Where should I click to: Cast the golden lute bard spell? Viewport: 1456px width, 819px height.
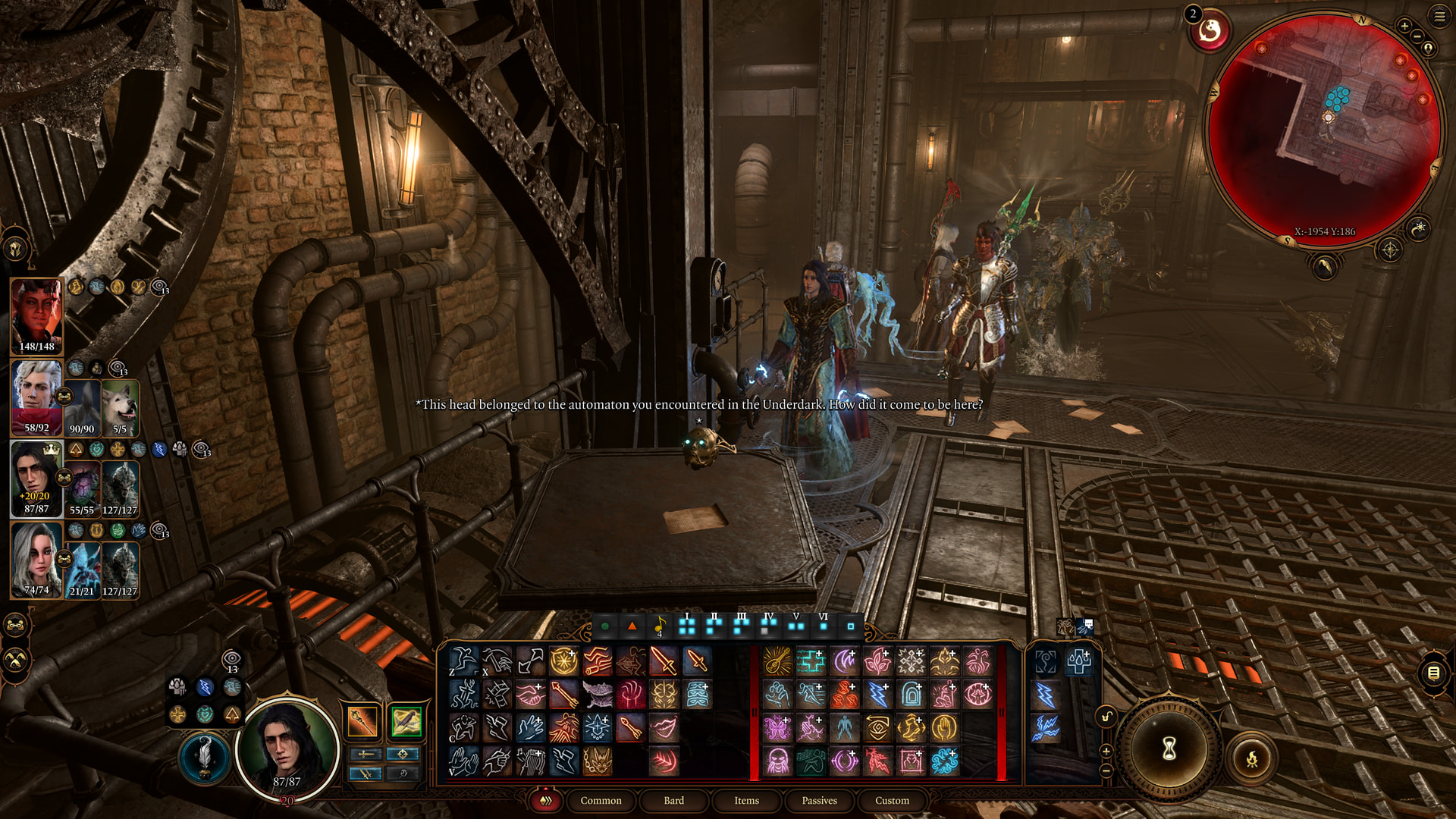(x=777, y=661)
